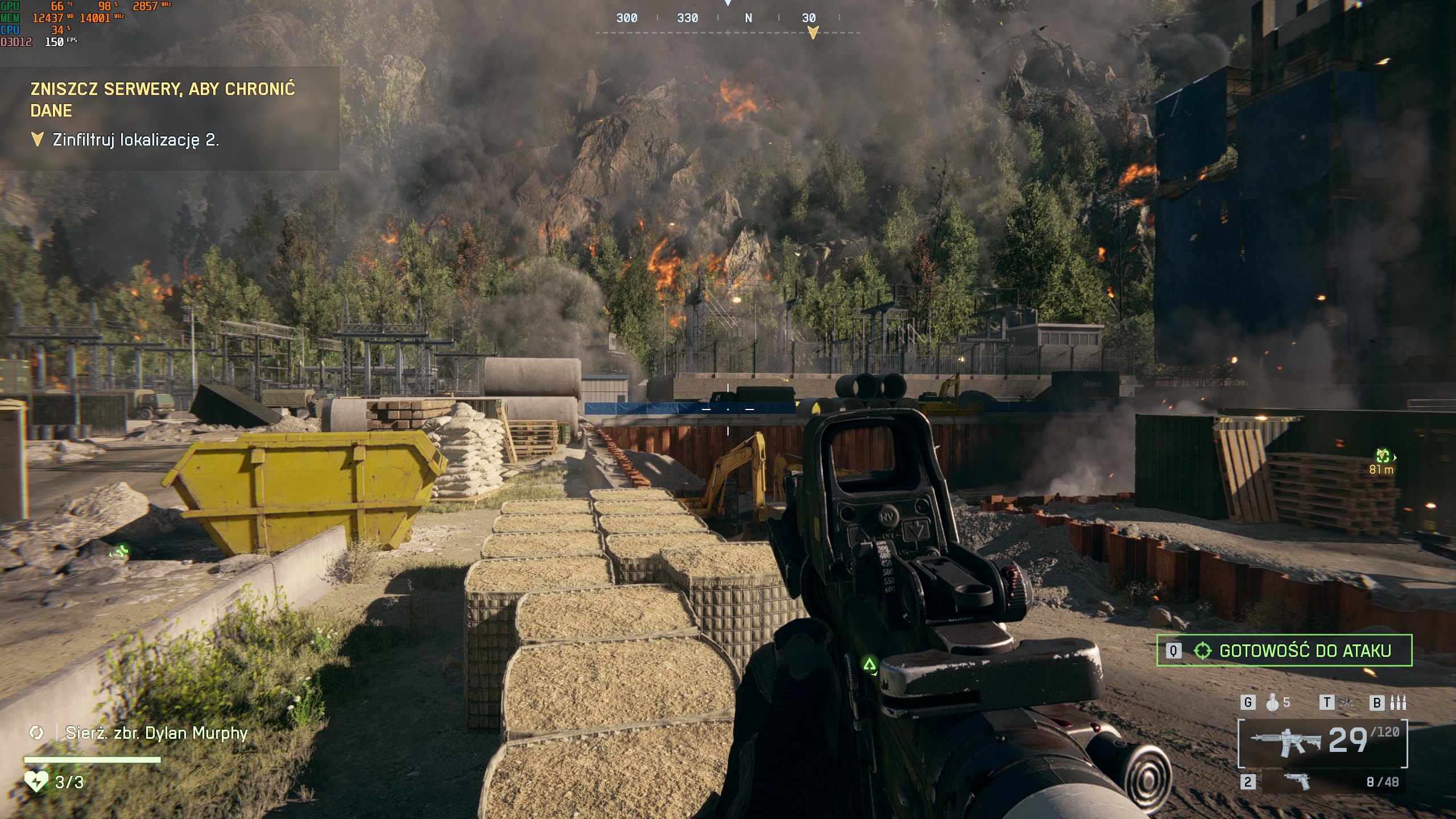
Task: Select the yellow objective marker on the compass
Action: [813, 32]
